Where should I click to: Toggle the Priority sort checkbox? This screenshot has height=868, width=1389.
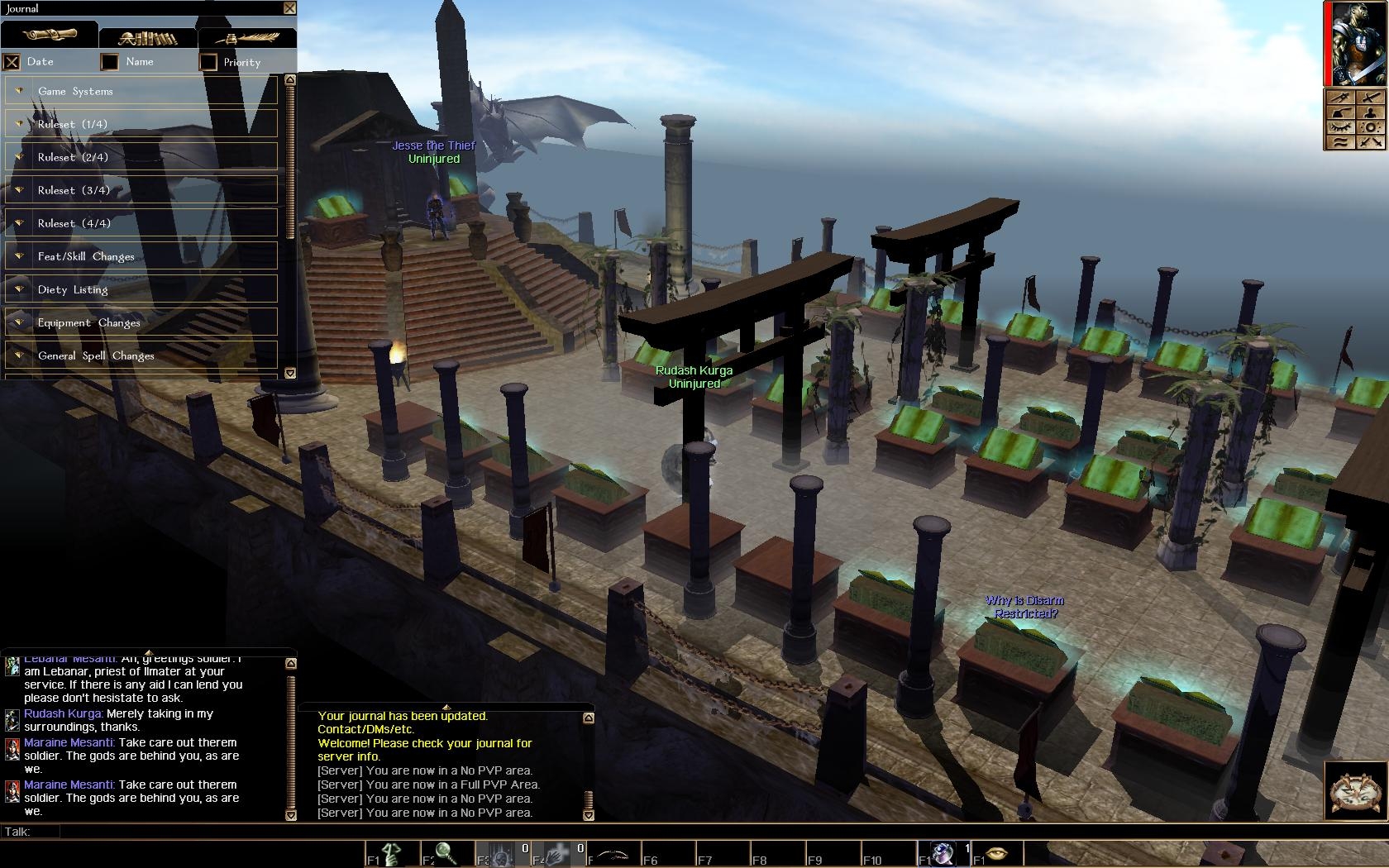(208, 62)
